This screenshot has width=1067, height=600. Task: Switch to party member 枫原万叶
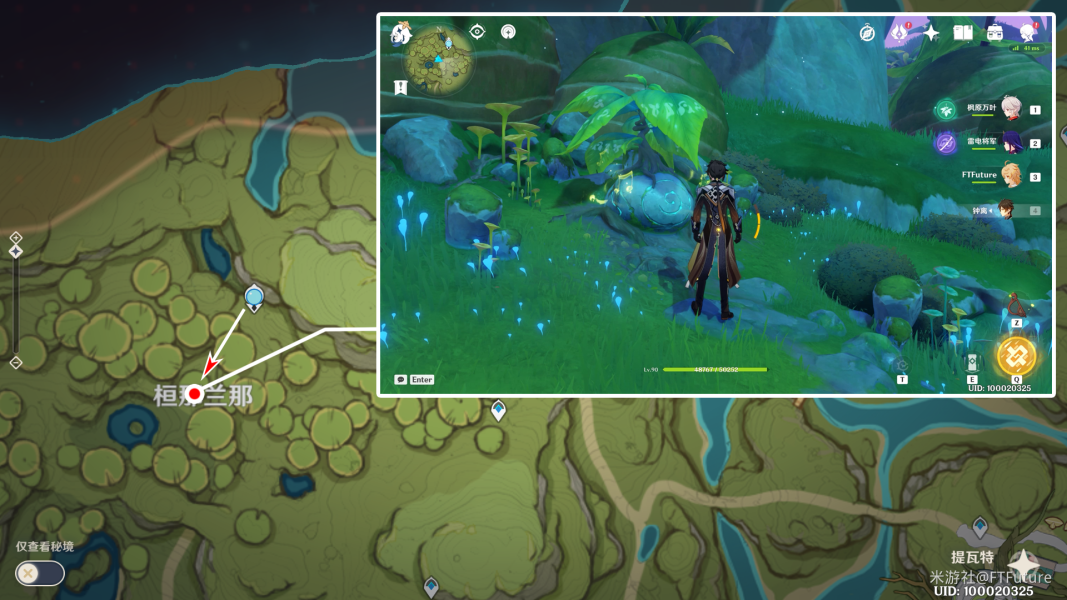pyautogui.click(x=1010, y=110)
